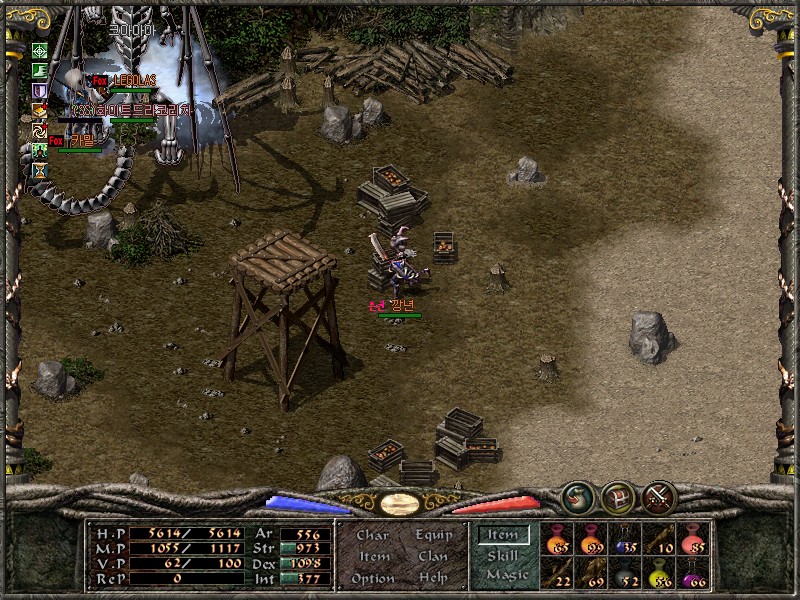Select the pink potion slot showing 85
This screenshot has height=600, width=800.
pyautogui.click(x=692, y=539)
